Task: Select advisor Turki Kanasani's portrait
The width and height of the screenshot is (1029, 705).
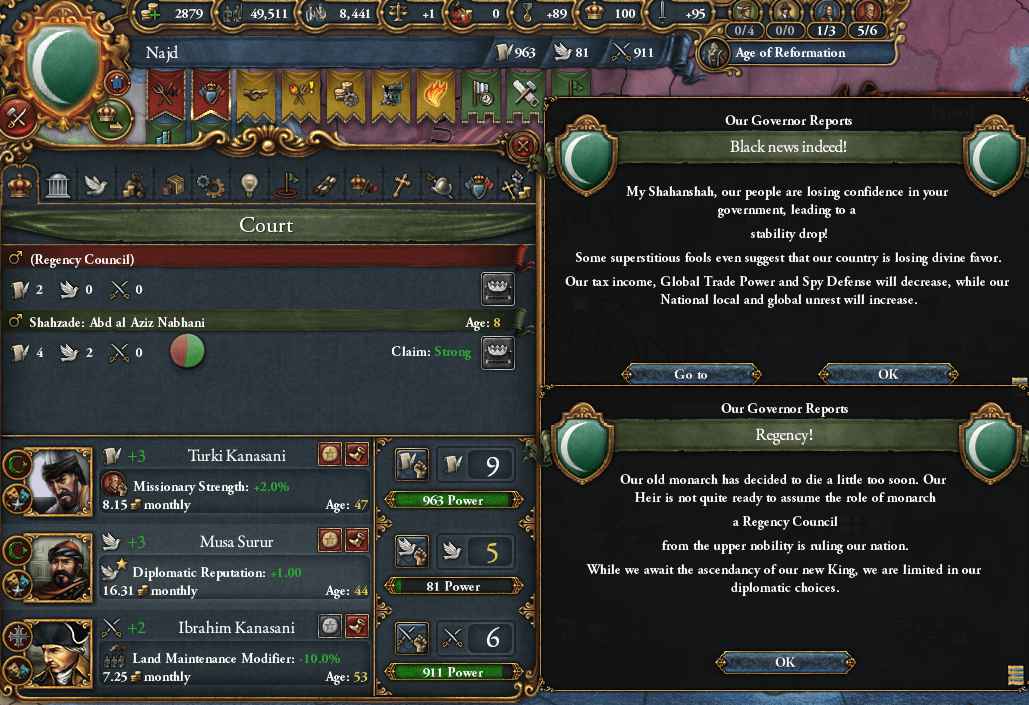Action: (58, 482)
